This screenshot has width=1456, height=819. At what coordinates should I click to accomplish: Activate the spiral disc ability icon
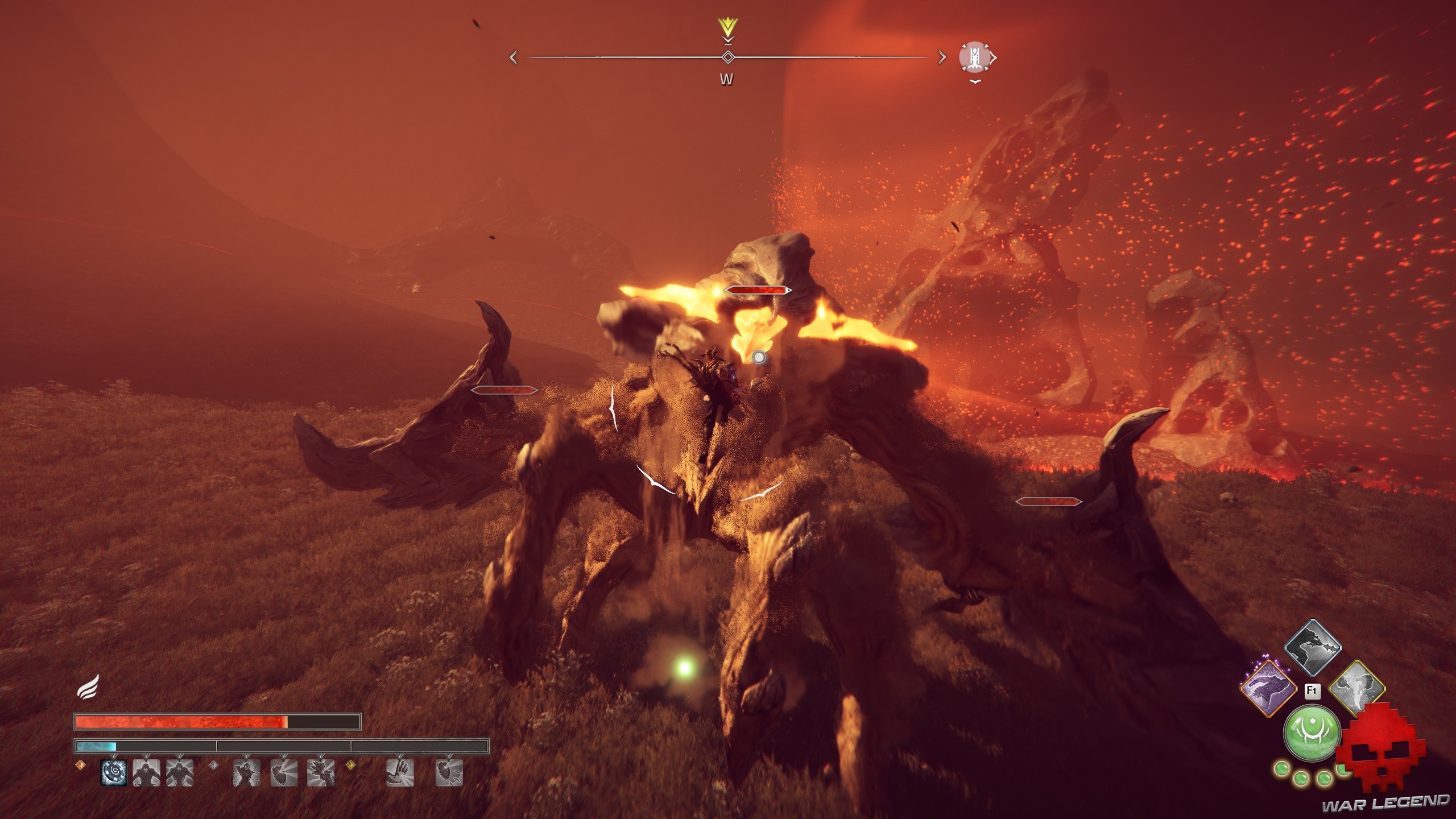pyautogui.click(x=114, y=773)
